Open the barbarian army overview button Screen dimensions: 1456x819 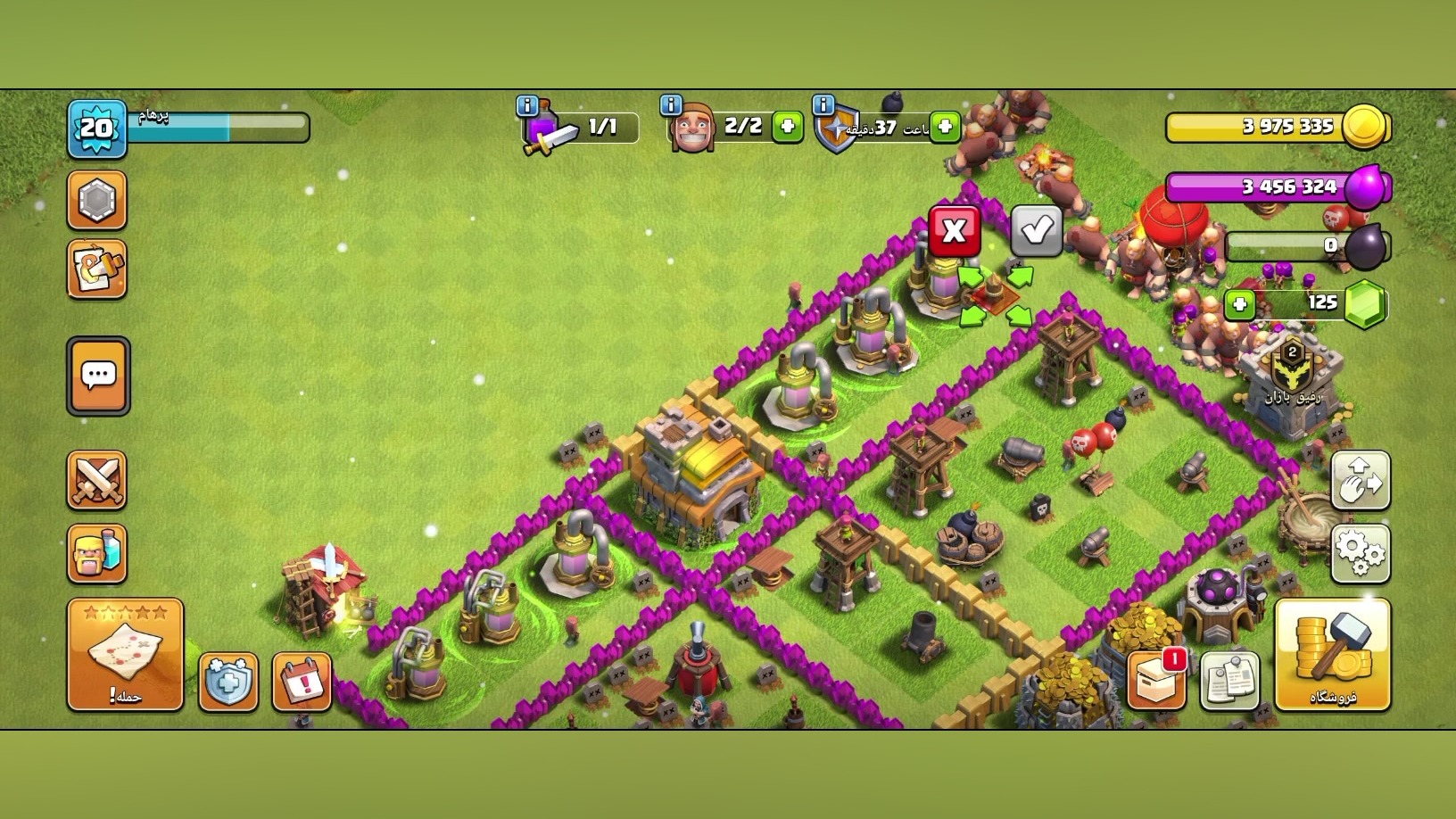[97, 553]
